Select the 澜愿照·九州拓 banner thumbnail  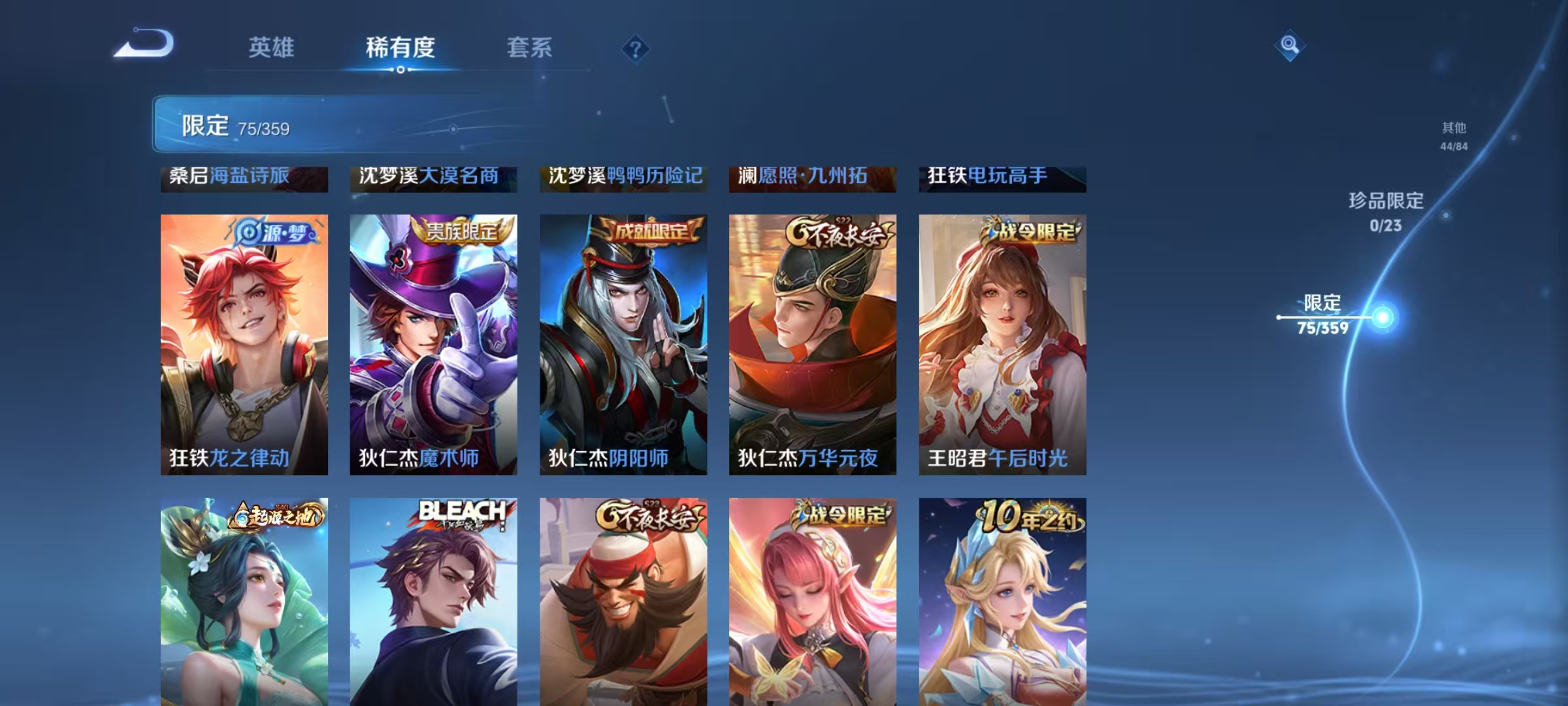point(813,177)
